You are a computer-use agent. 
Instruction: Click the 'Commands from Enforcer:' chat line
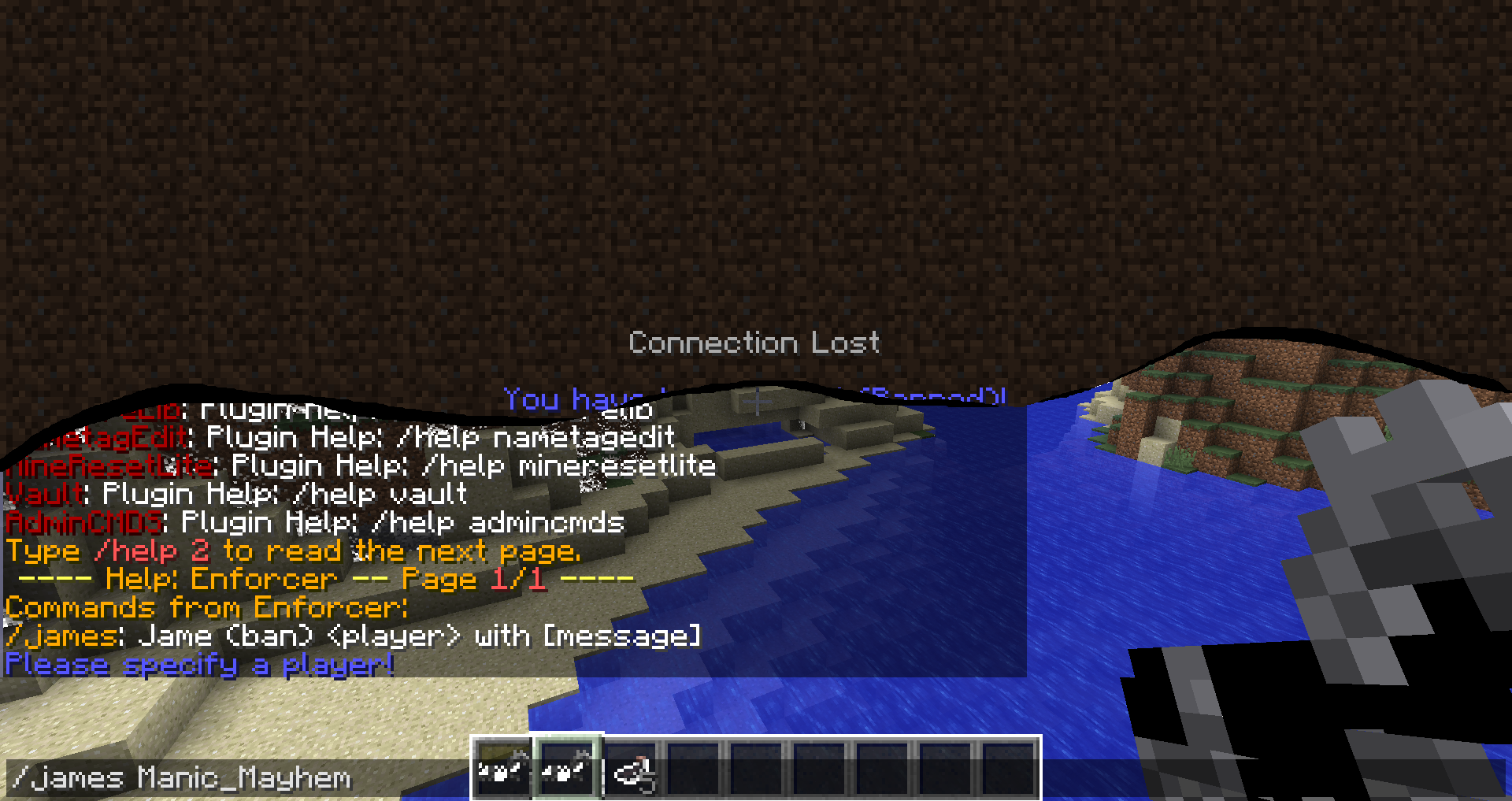tap(206, 607)
